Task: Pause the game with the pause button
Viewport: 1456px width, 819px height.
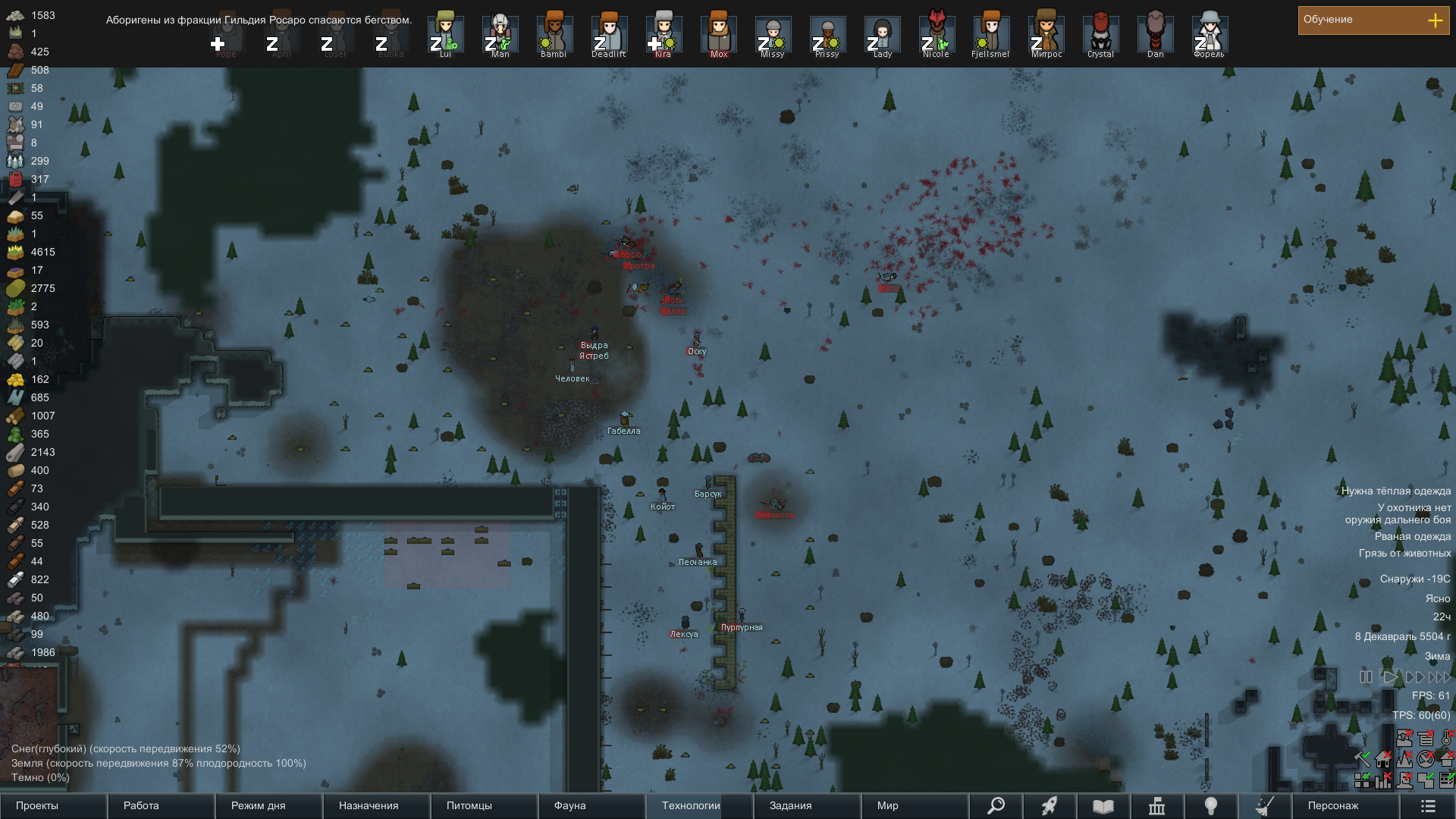Action: click(1366, 677)
